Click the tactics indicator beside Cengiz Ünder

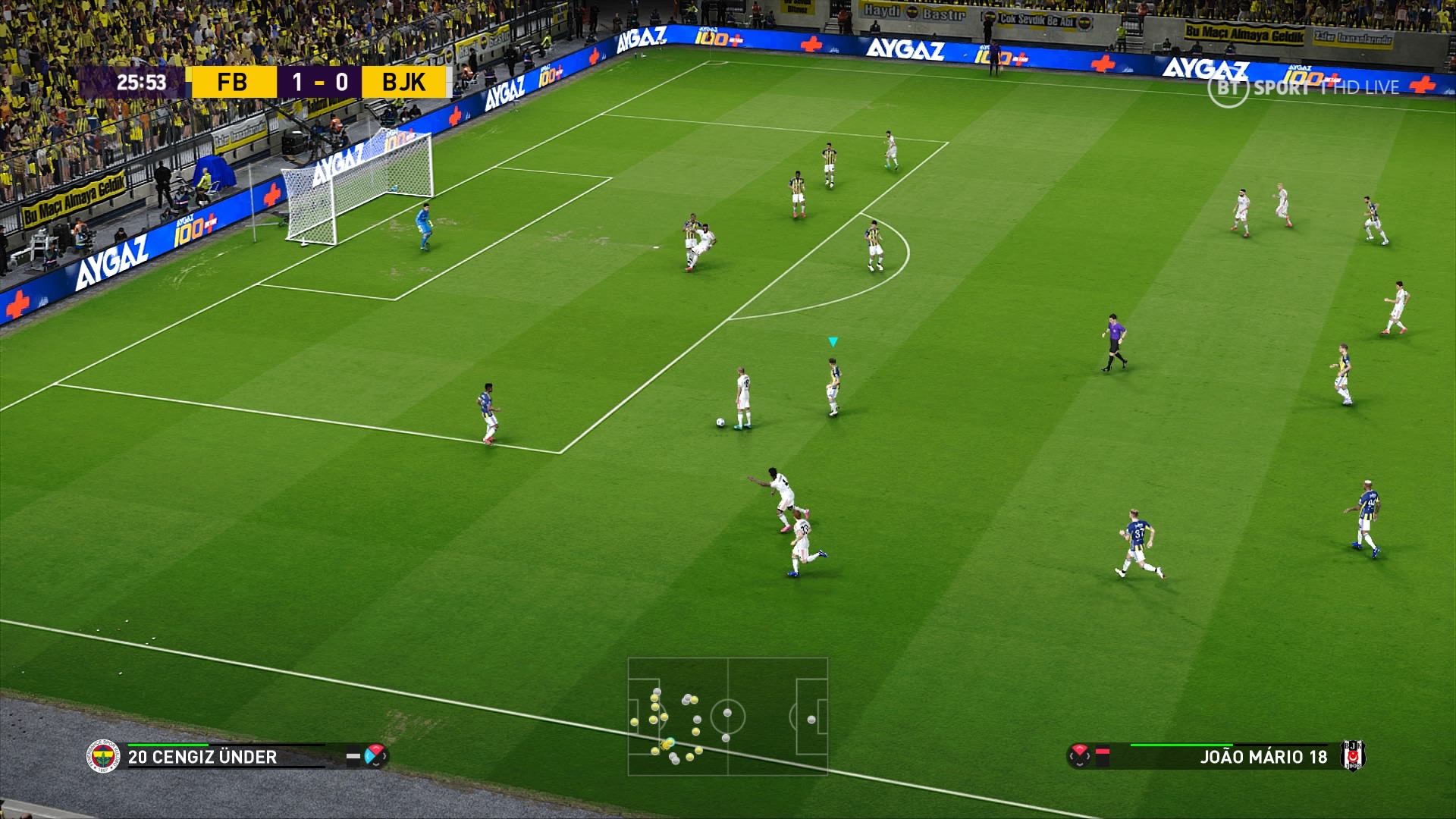click(x=375, y=755)
